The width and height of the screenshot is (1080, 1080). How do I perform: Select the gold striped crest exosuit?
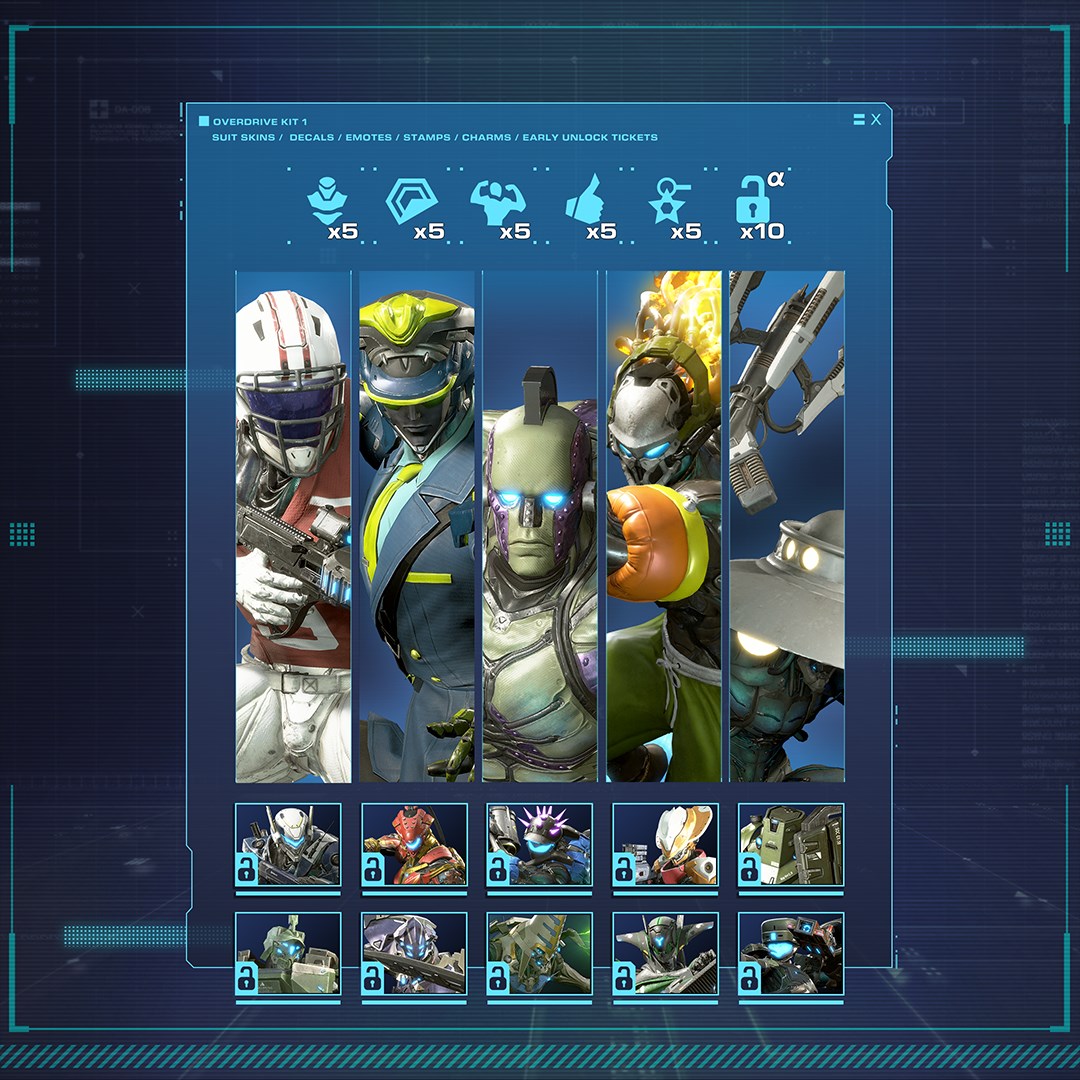540,954
